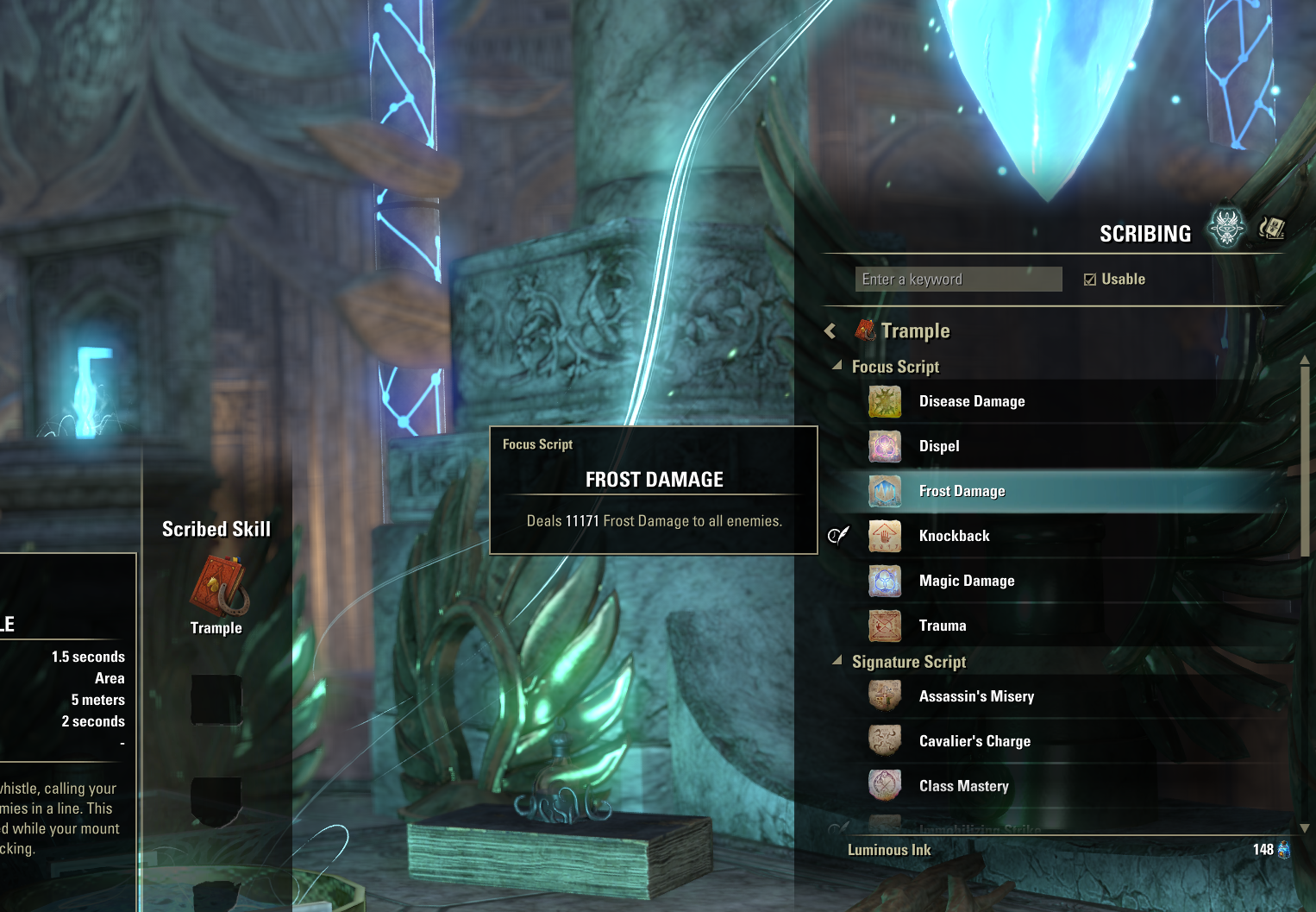This screenshot has height=912, width=1316.
Task: Pick the Knockback focus script
Action: coord(954,537)
